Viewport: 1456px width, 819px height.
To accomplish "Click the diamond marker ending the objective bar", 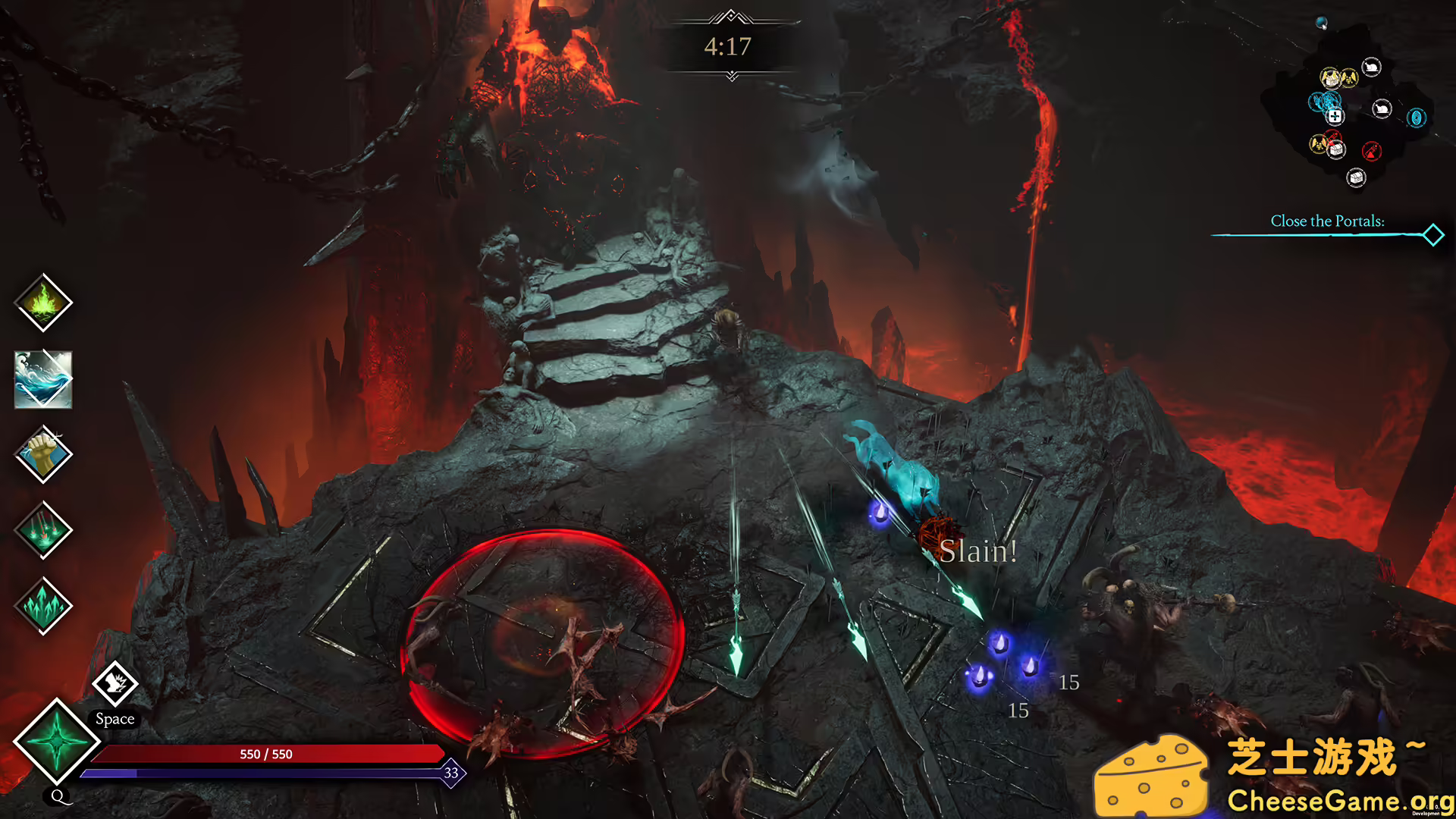I will 1432,235.
